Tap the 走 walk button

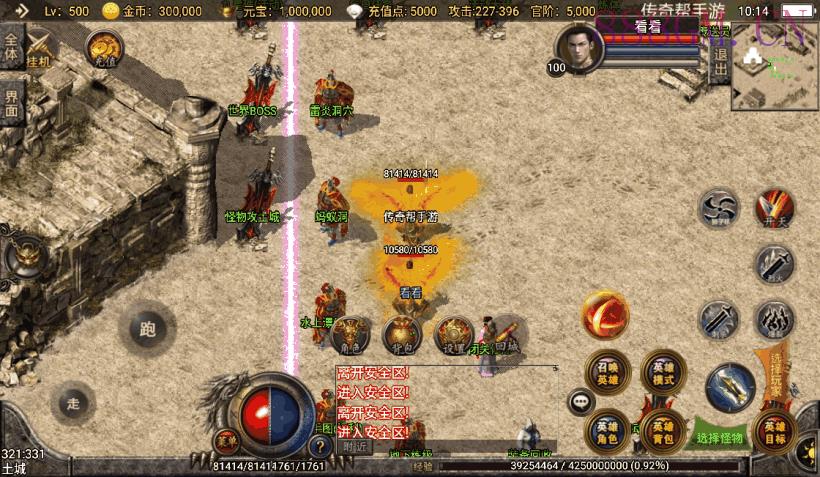72,402
